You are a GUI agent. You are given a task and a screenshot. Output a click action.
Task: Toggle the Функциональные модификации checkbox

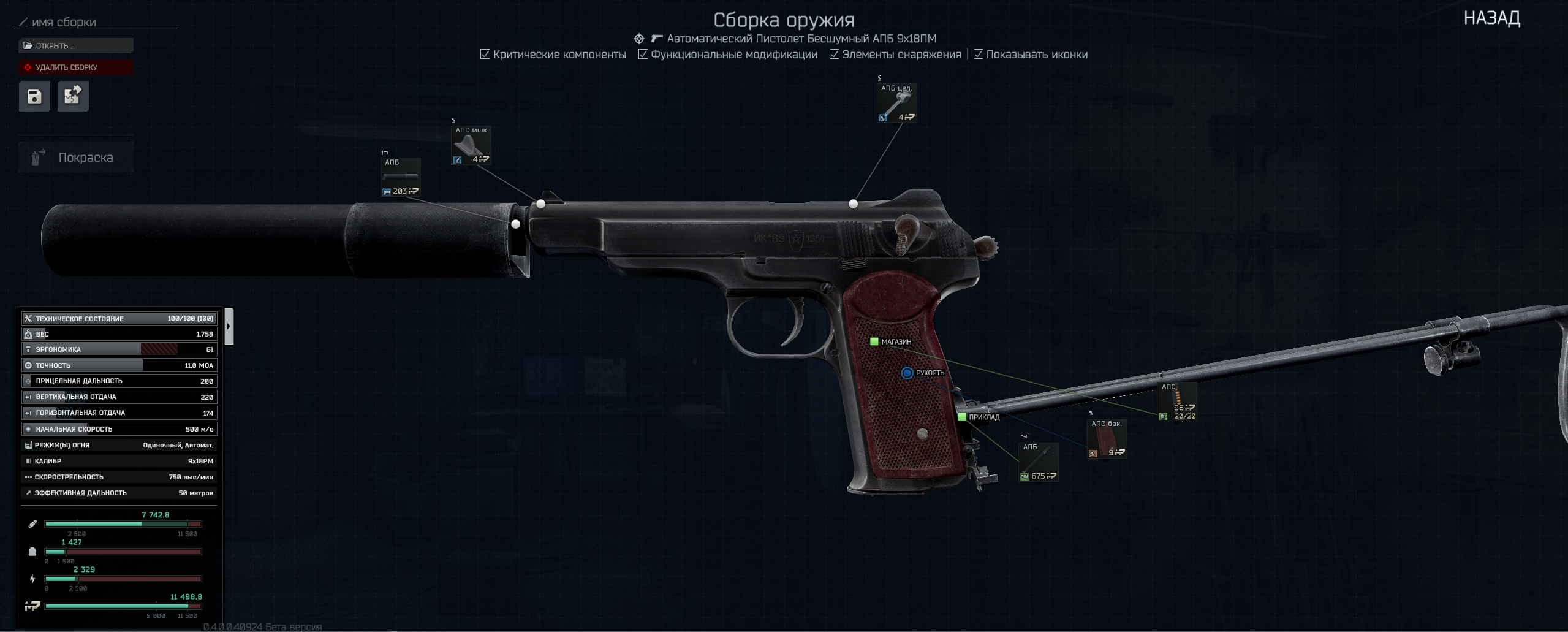click(x=643, y=55)
